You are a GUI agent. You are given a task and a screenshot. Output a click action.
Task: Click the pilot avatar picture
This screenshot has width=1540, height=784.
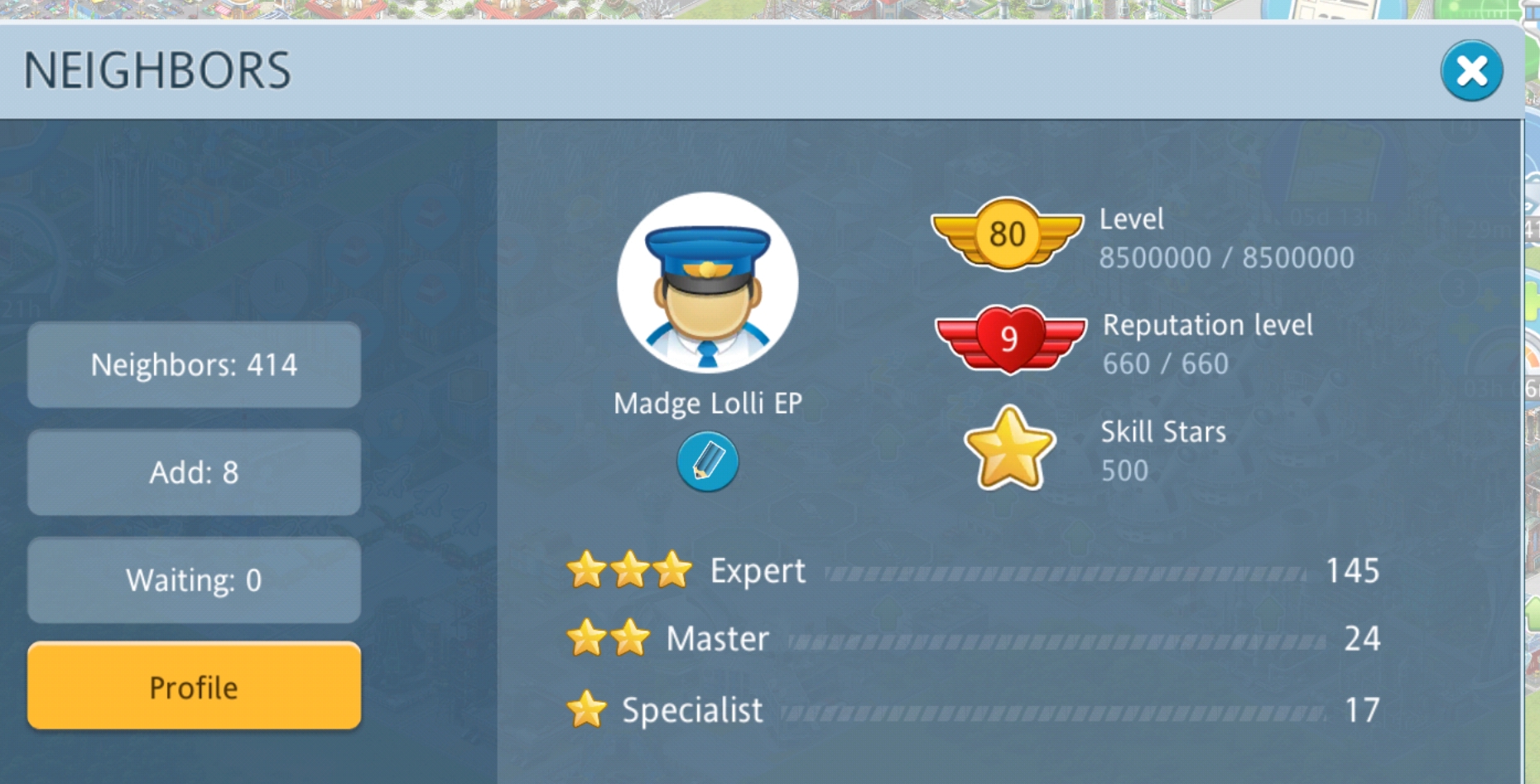707,283
